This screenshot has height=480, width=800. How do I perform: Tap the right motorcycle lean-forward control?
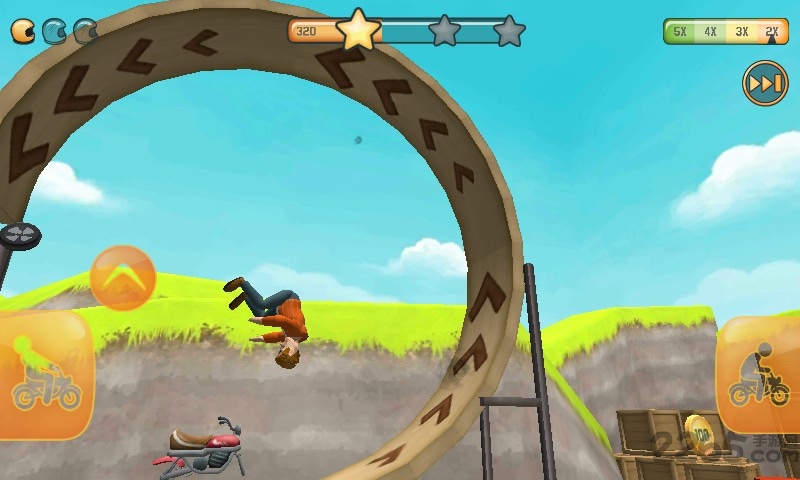[759, 376]
